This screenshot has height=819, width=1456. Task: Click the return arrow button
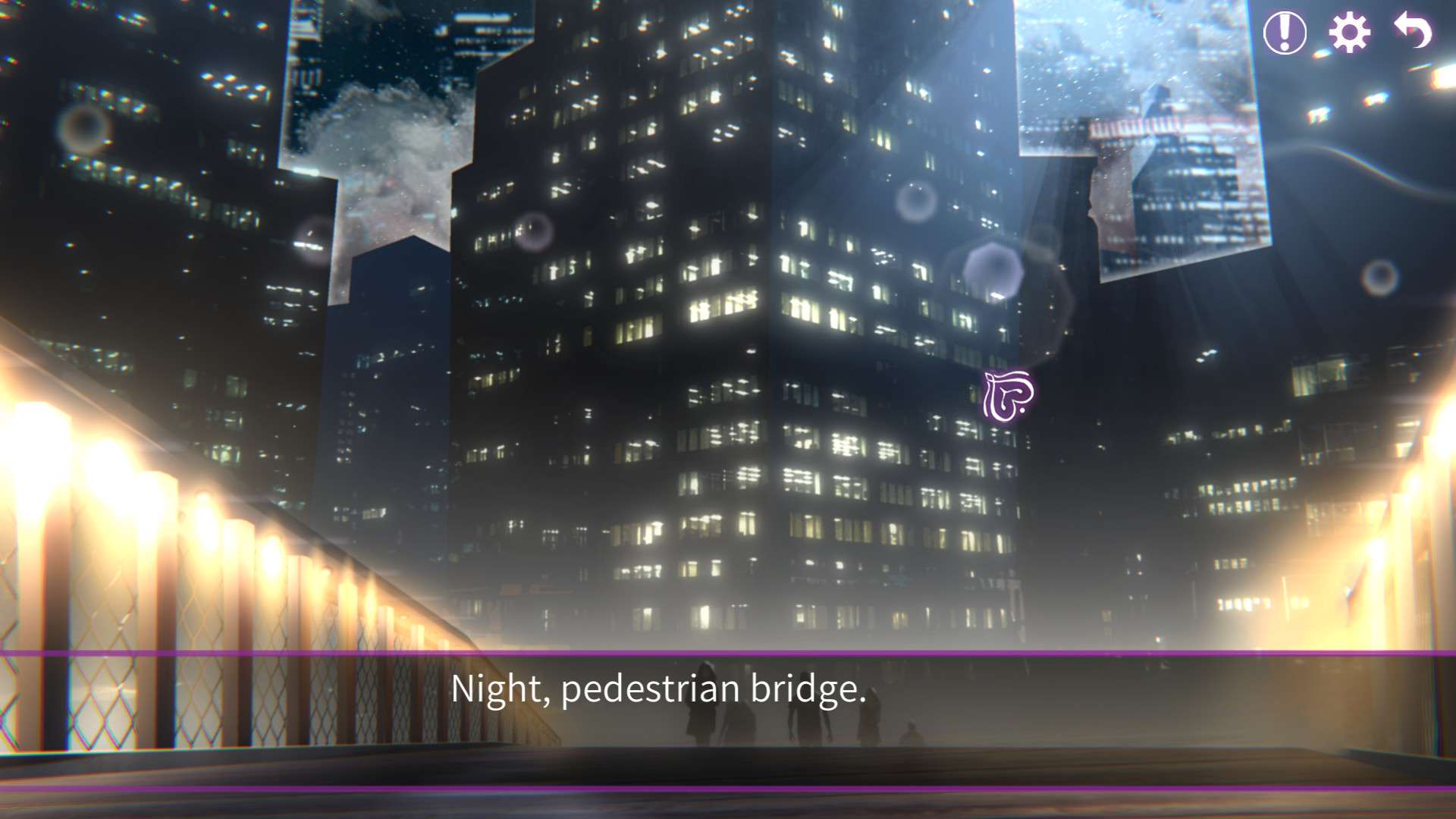coord(1413,31)
